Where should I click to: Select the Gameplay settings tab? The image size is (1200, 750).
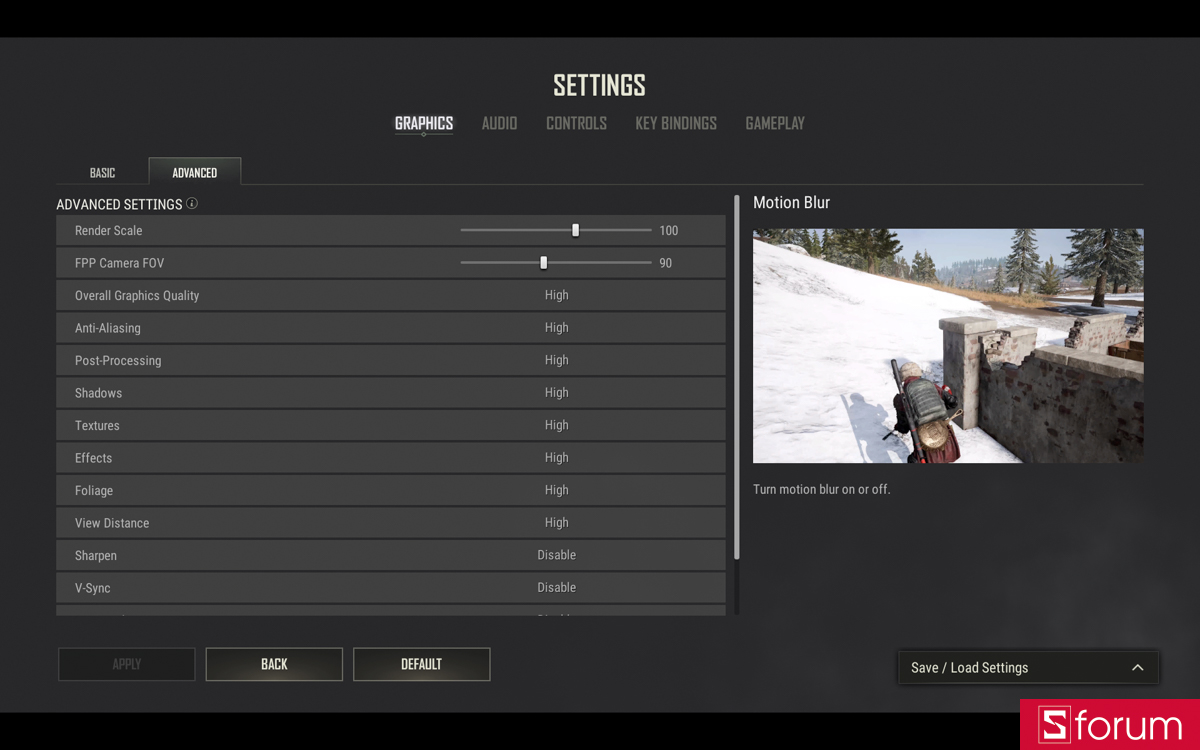pyautogui.click(x=775, y=123)
